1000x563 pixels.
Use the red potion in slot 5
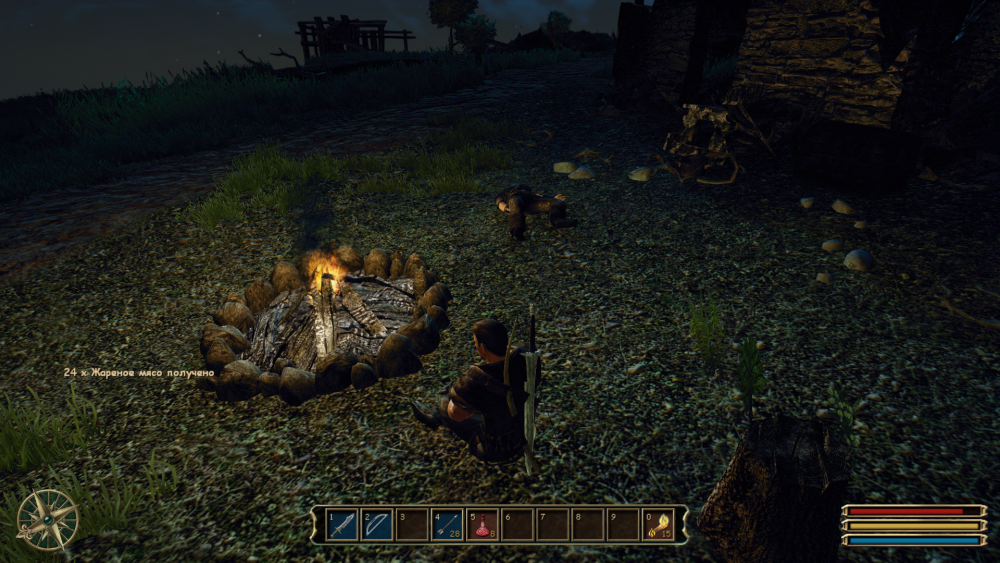(x=482, y=524)
